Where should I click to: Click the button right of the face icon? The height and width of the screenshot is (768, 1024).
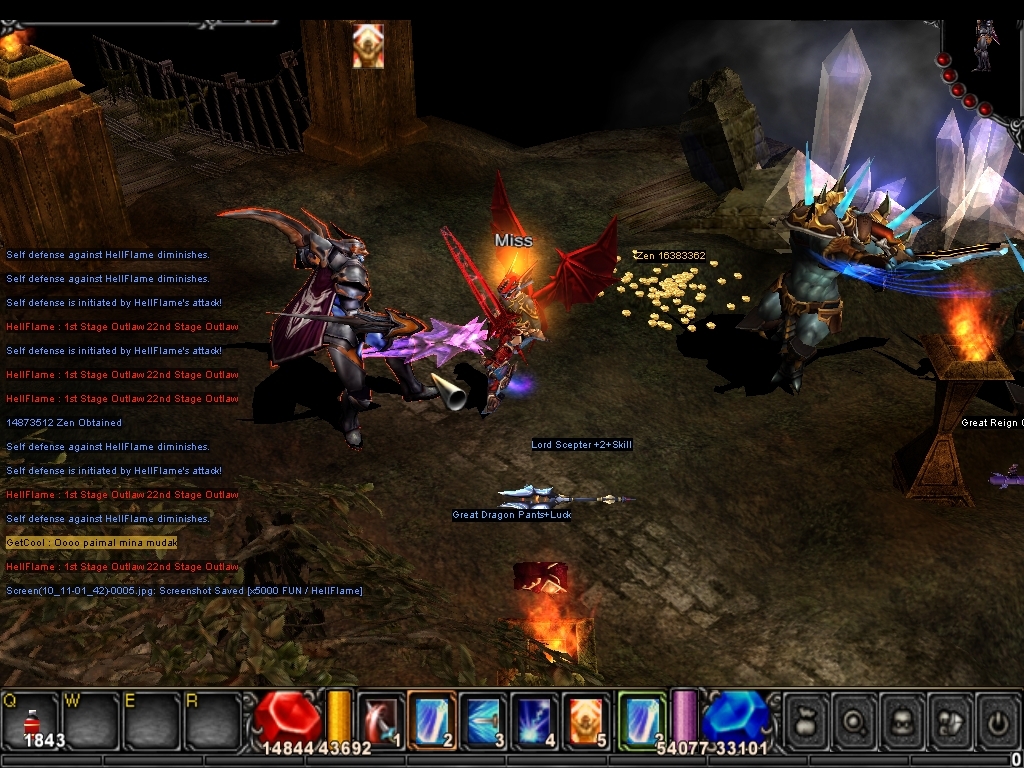point(950,721)
